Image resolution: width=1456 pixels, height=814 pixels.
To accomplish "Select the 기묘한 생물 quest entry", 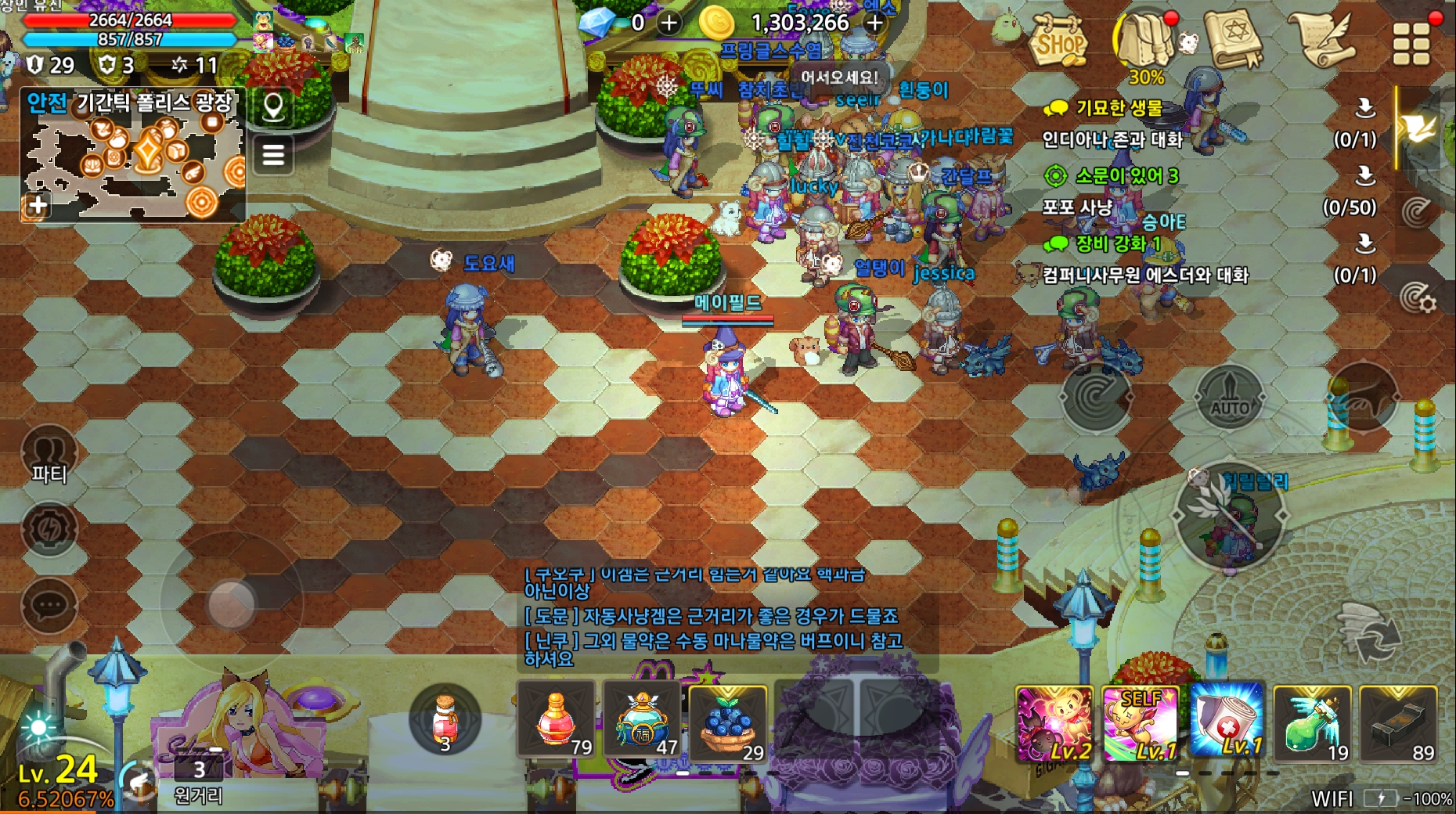I will coord(1119,108).
